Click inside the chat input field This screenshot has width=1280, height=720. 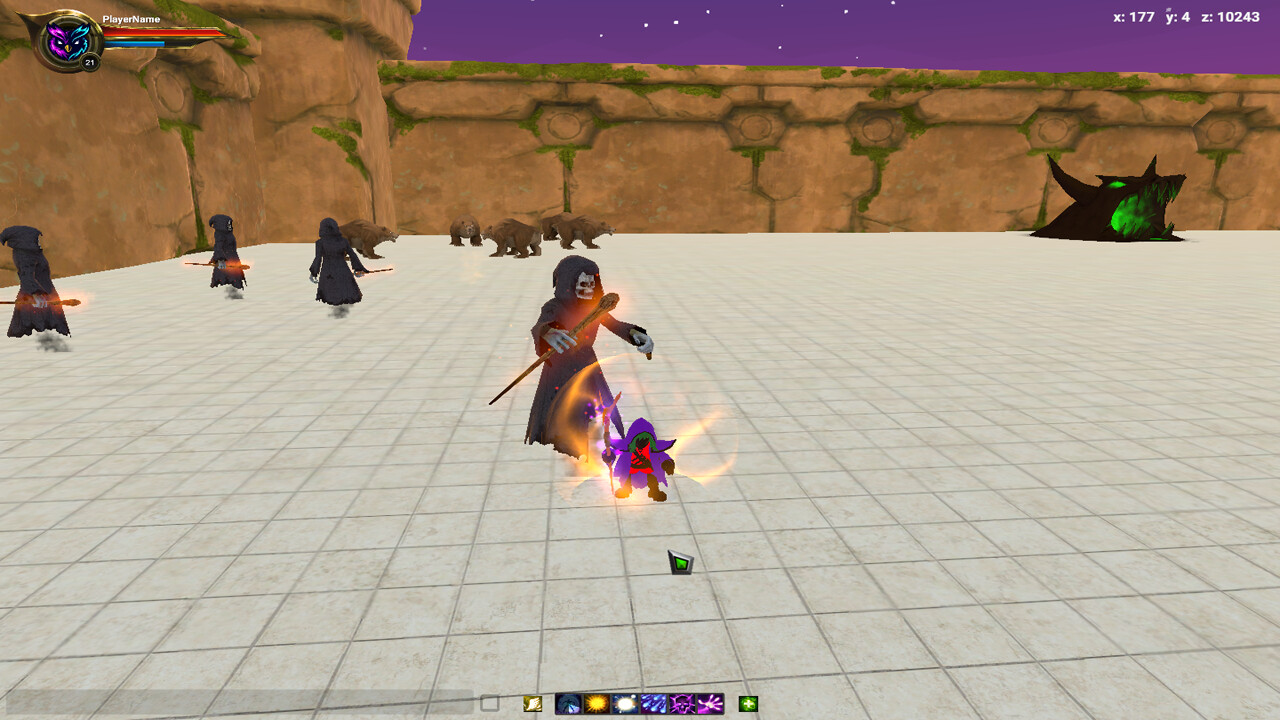point(240,703)
